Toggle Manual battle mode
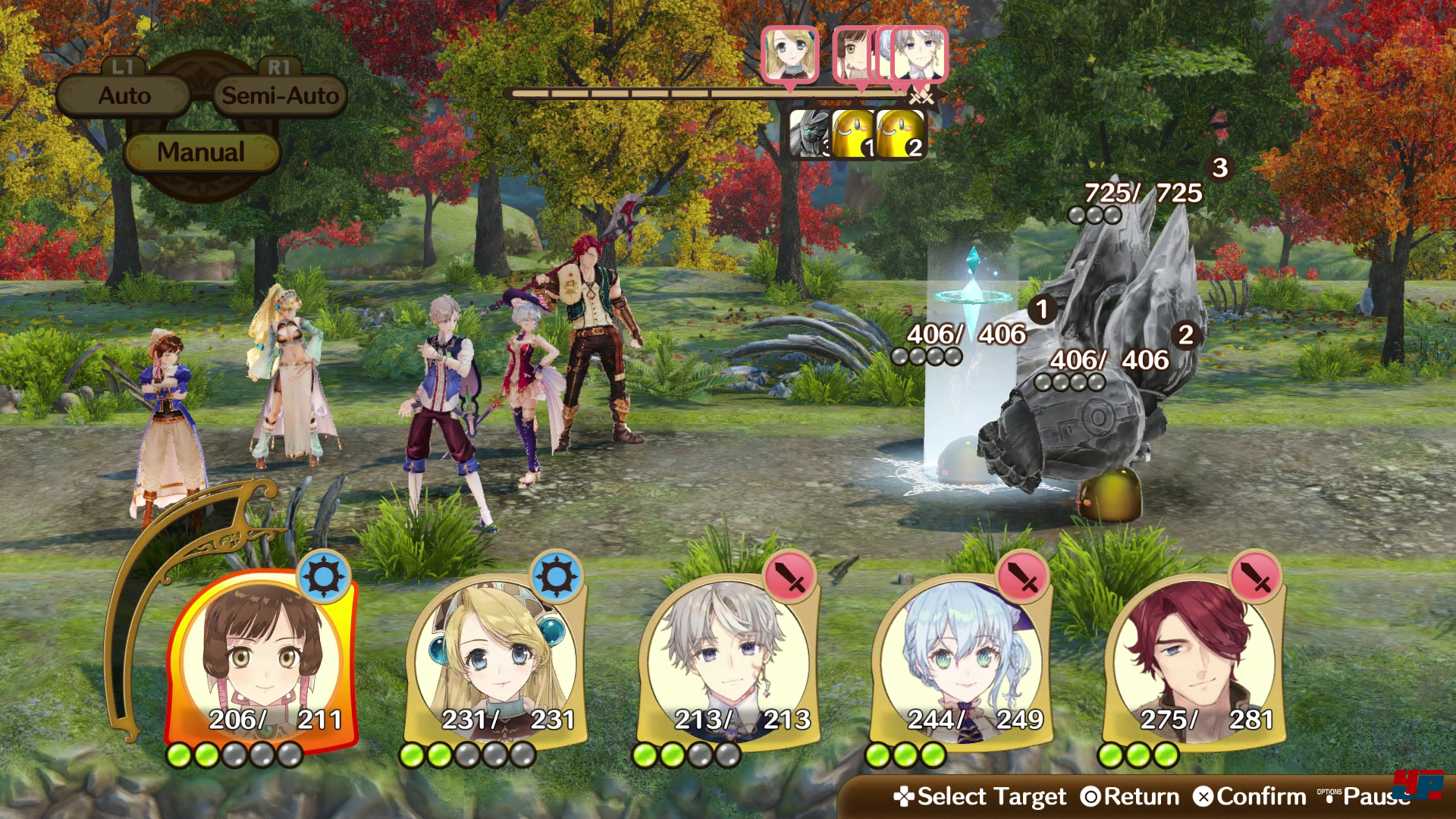Image resolution: width=1456 pixels, height=819 pixels. tap(199, 152)
